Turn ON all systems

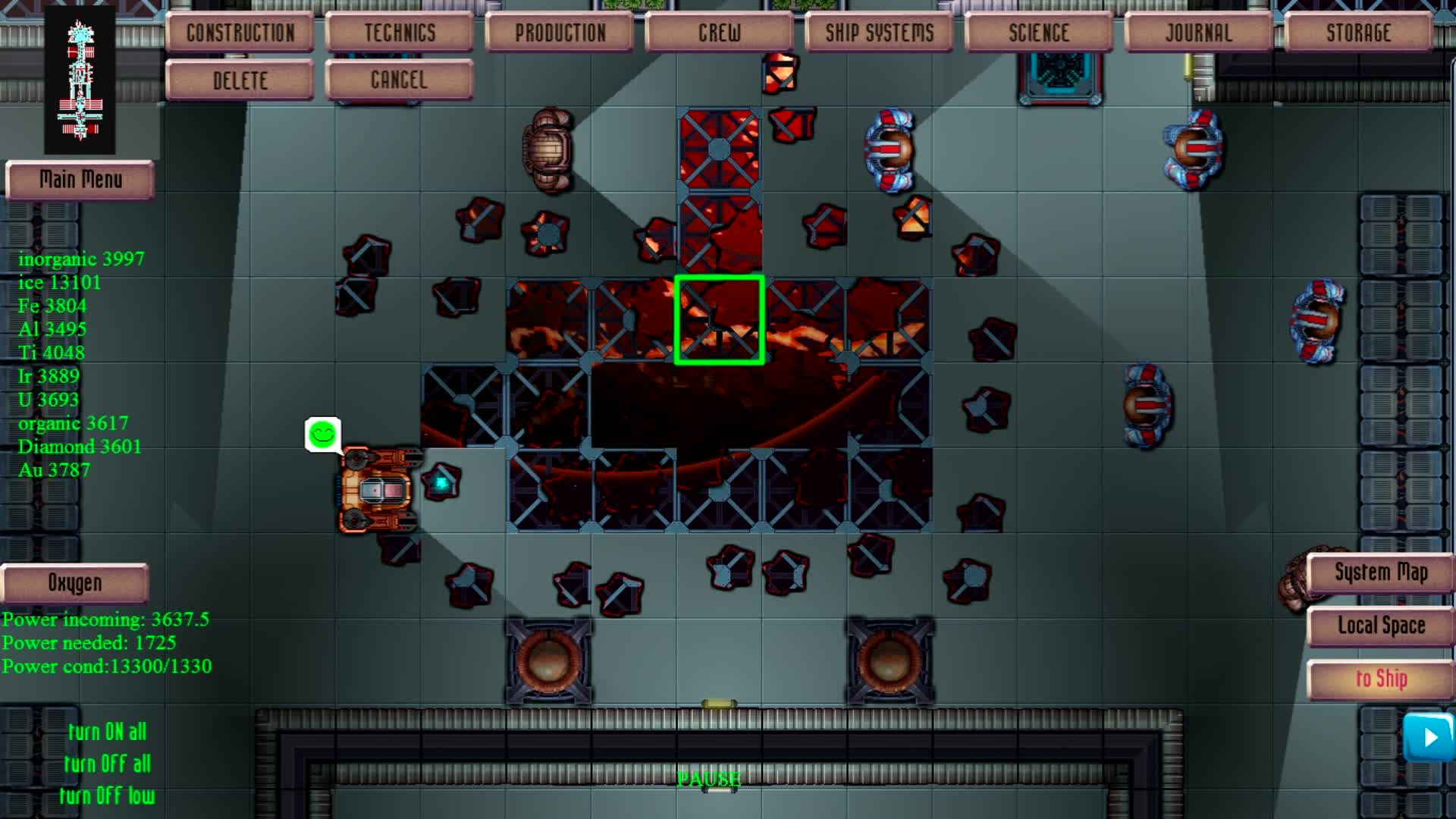click(x=108, y=732)
